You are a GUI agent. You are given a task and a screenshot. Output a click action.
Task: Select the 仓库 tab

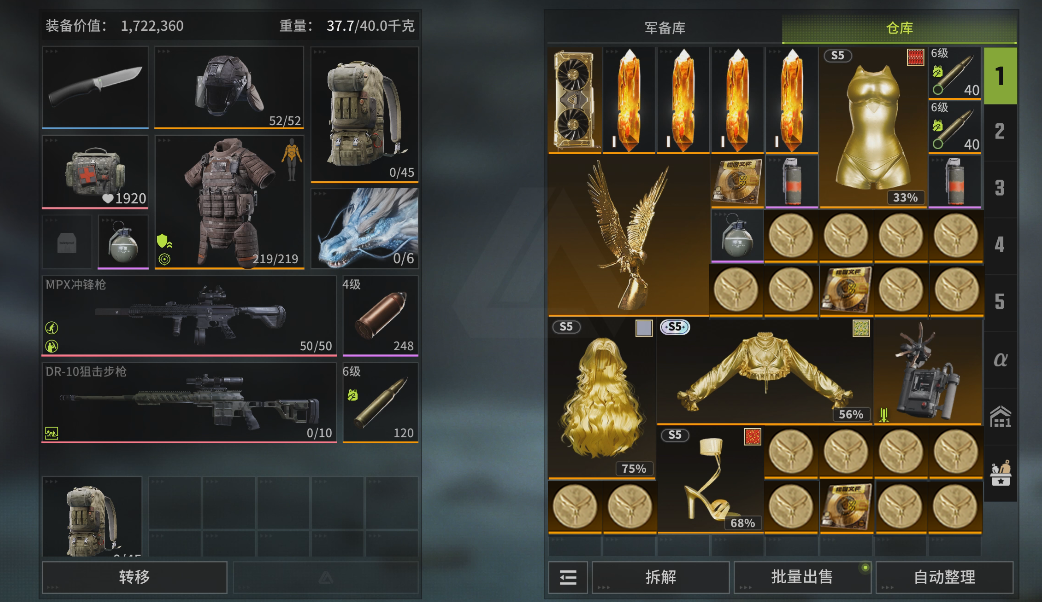(899, 28)
